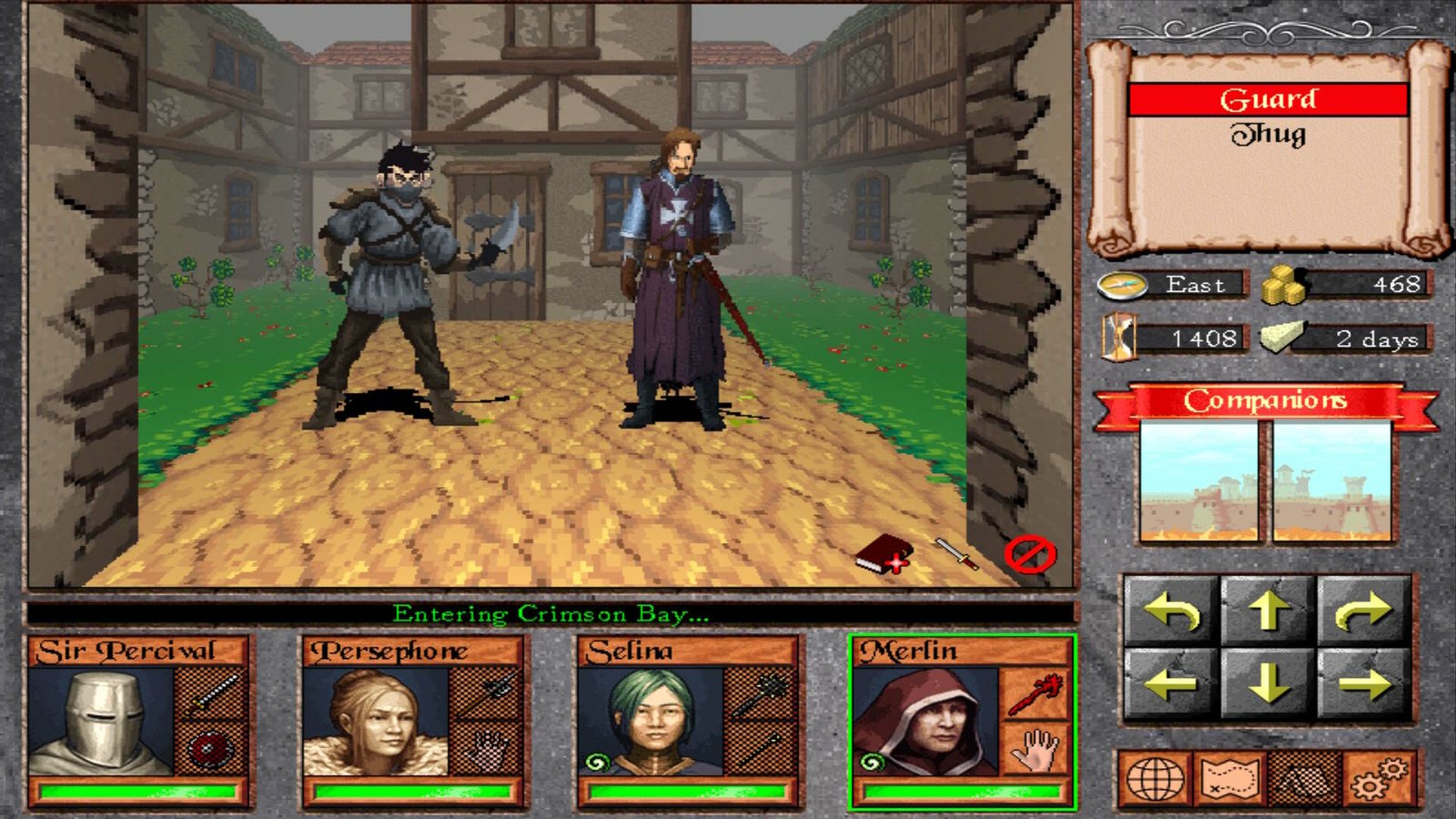Open the gear settings button

point(1378,779)
